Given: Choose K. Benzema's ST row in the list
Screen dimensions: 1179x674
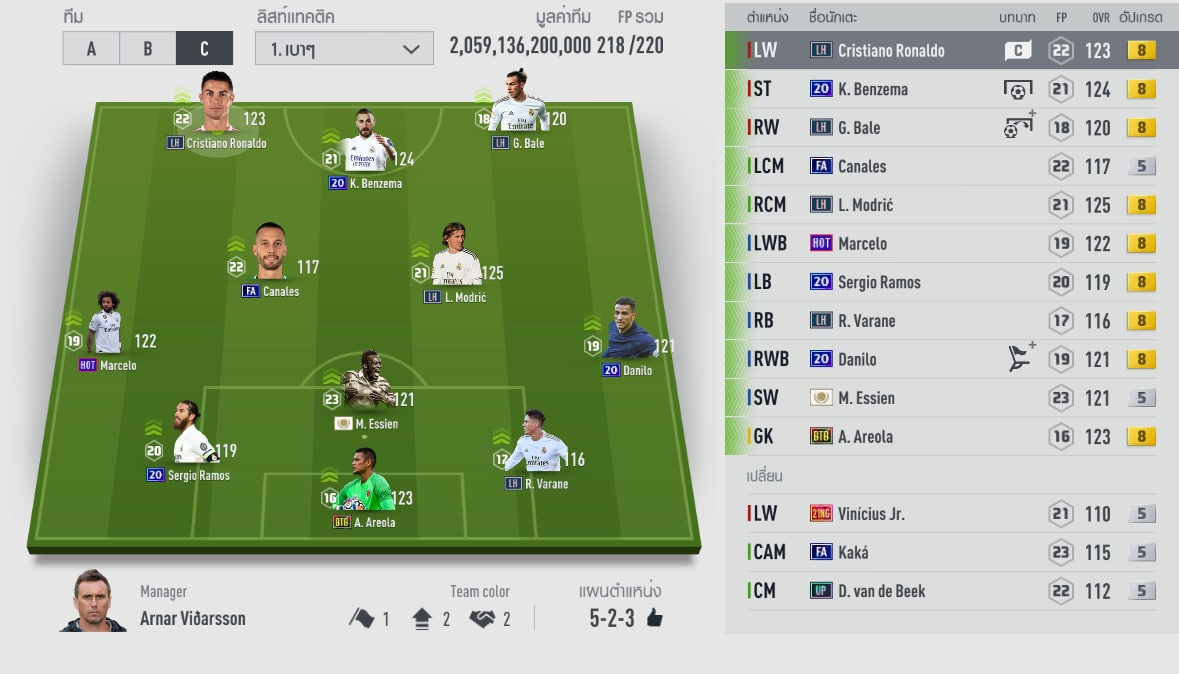Looking at the screenshot, I should (x=951, y=89).
